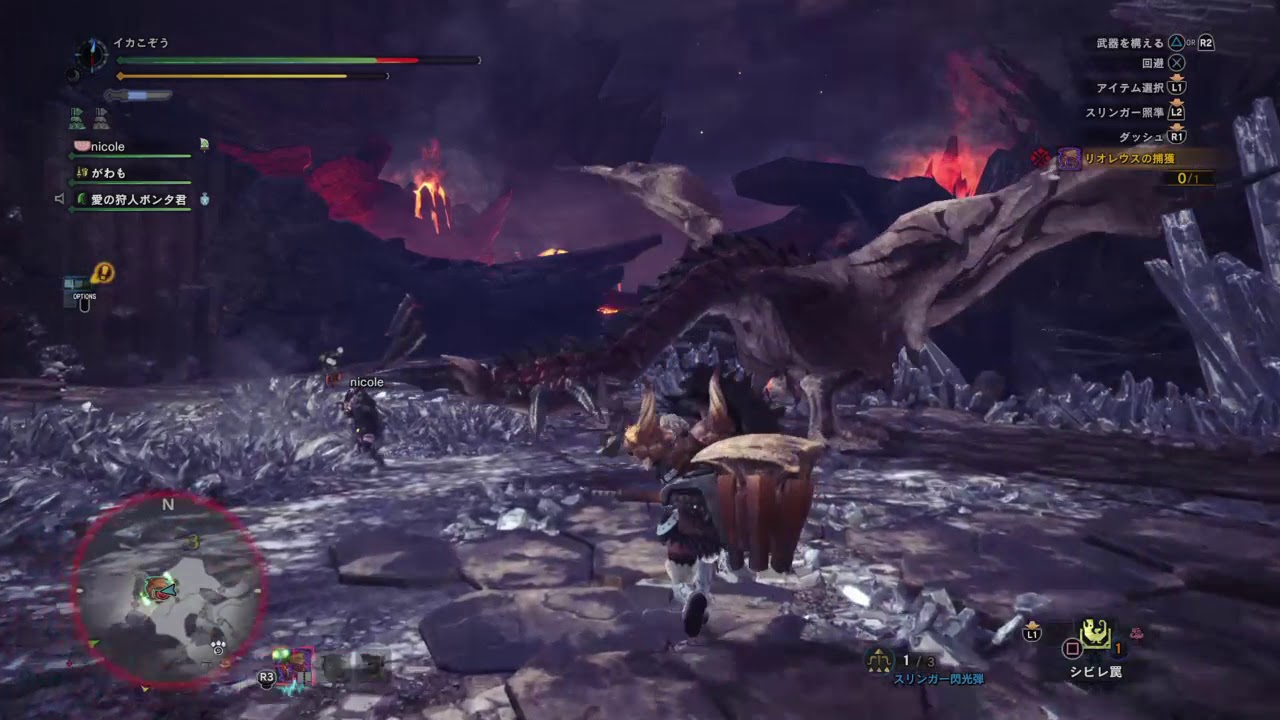Open the リオレウスの捕獲 quest objective tracker
The height and width of the screenshot is (720, 1280).
click(1134, 158)
